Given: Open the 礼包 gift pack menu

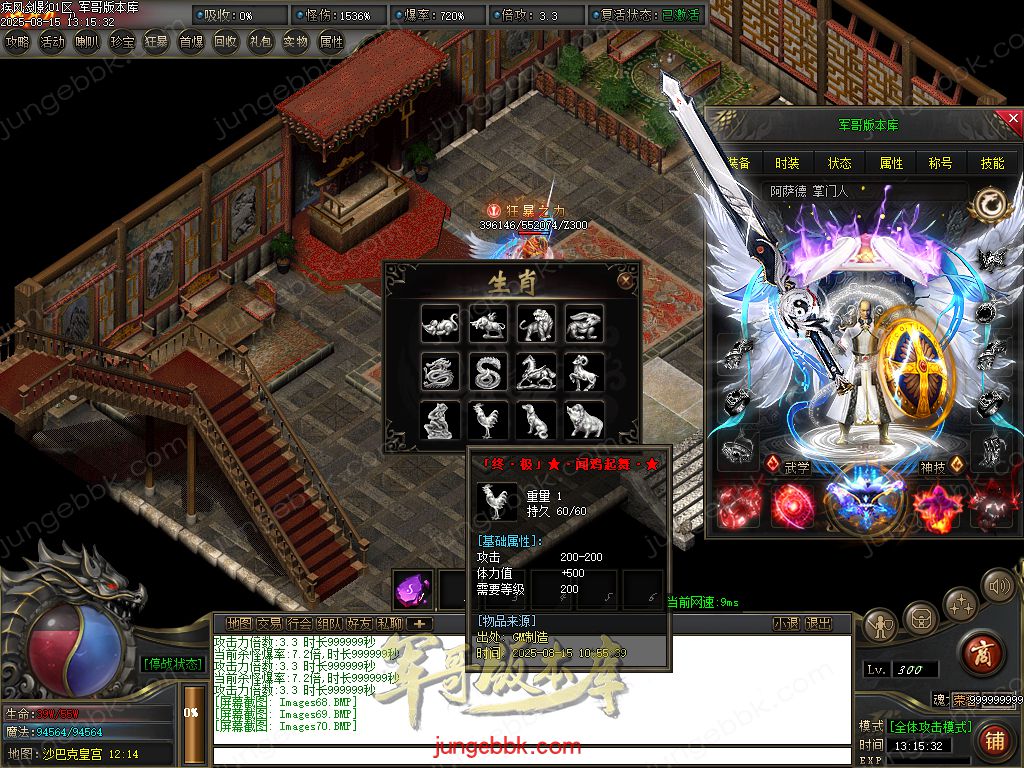Looking at the screenshot, I should 260,42.
